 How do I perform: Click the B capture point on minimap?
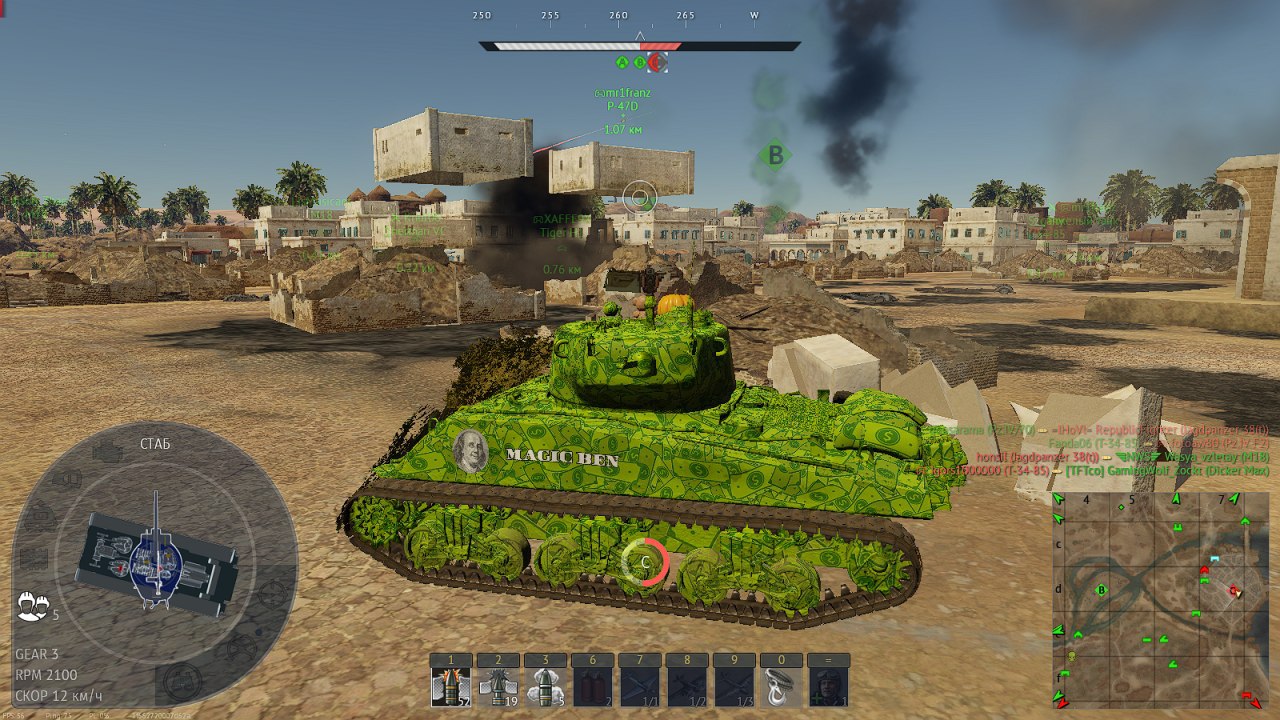point(1102,591)
